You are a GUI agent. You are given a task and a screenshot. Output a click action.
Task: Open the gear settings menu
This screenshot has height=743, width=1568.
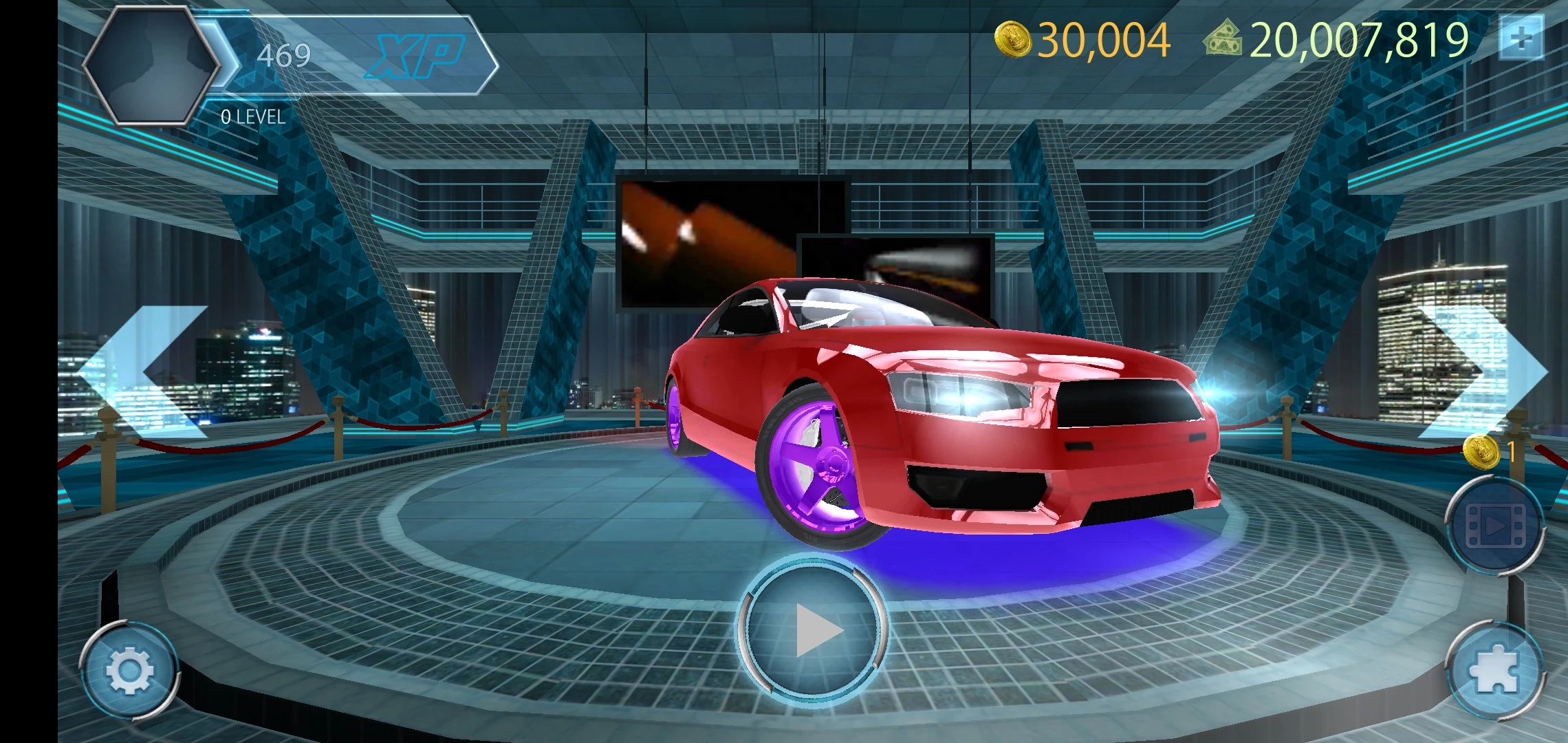129,671
